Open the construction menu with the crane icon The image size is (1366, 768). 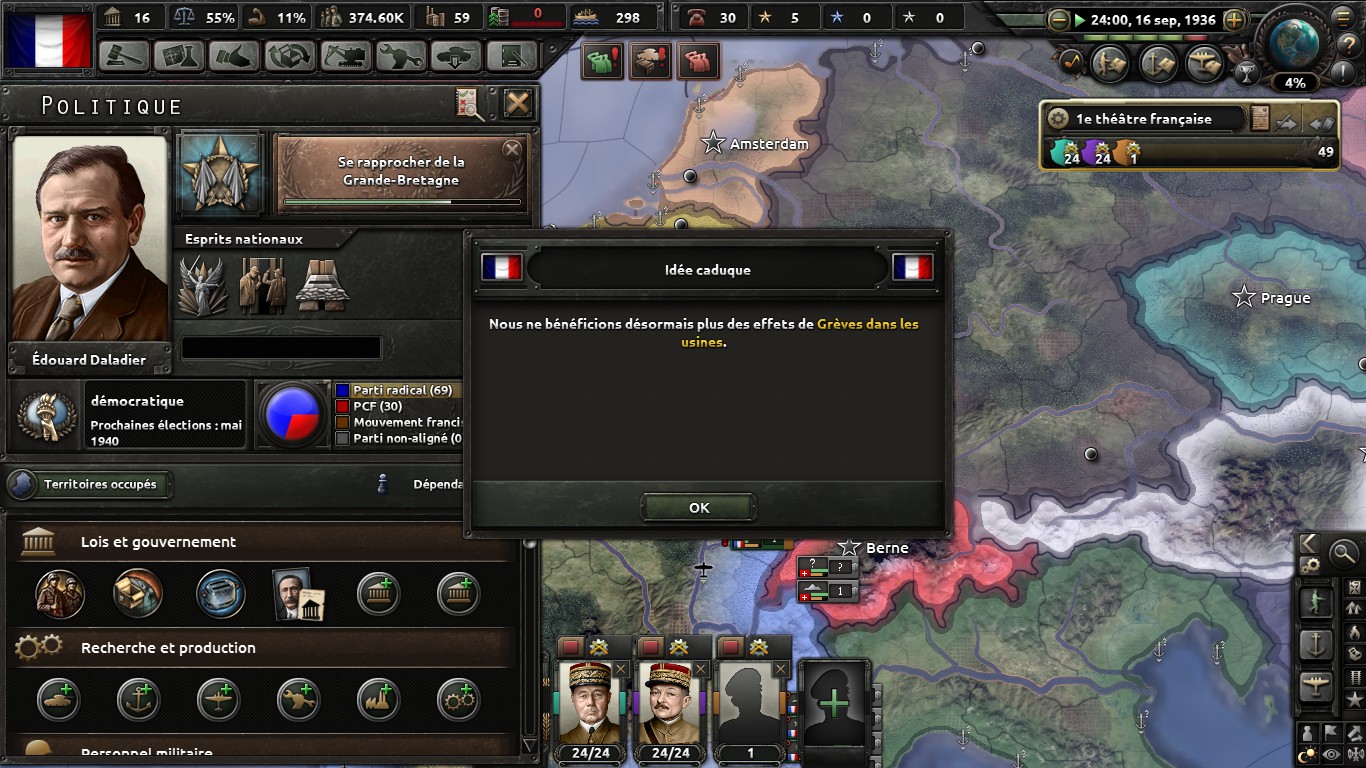345,56
